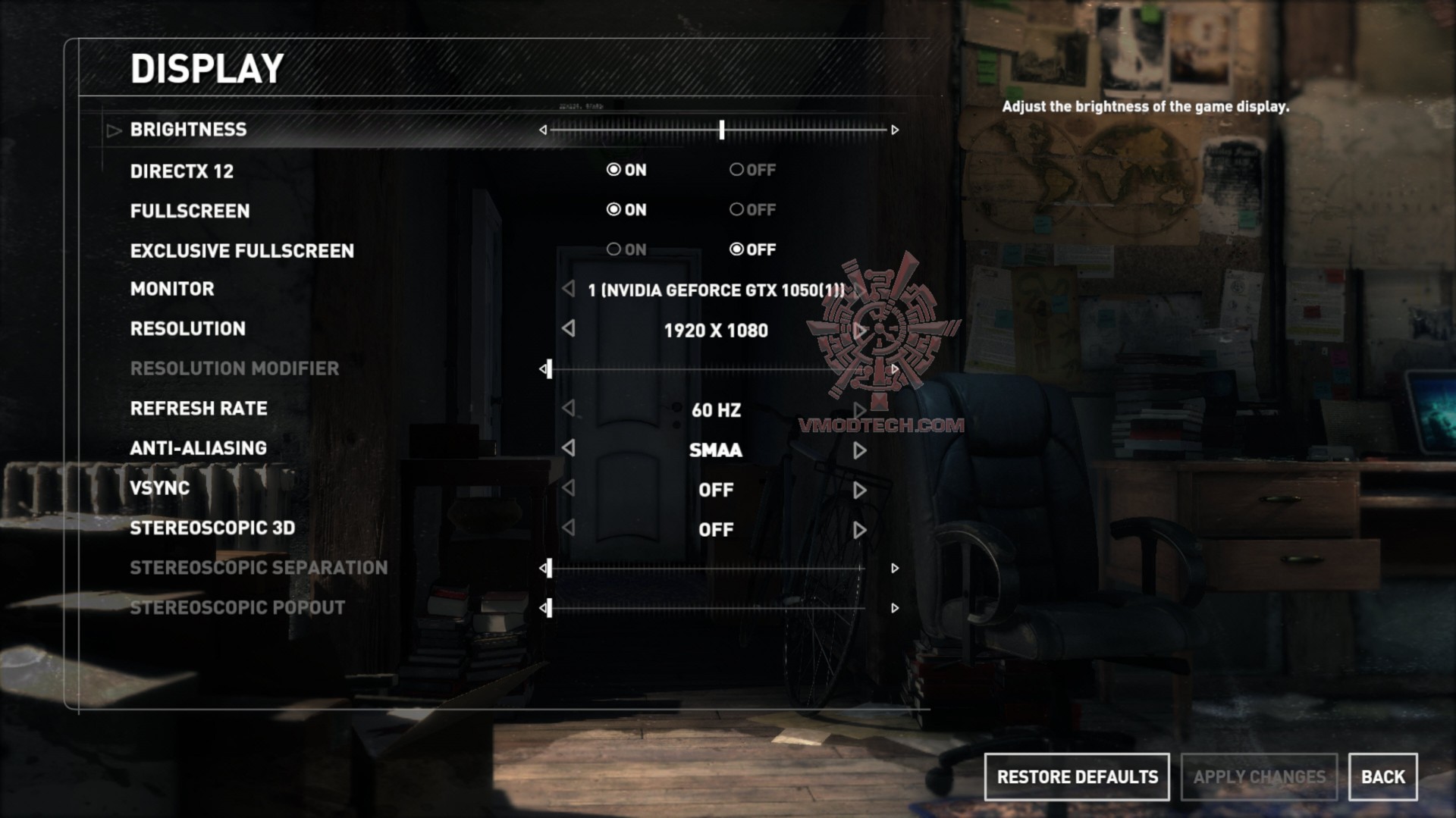Apply the changed display settings

pyautogui.click(x=1259, y=777)
